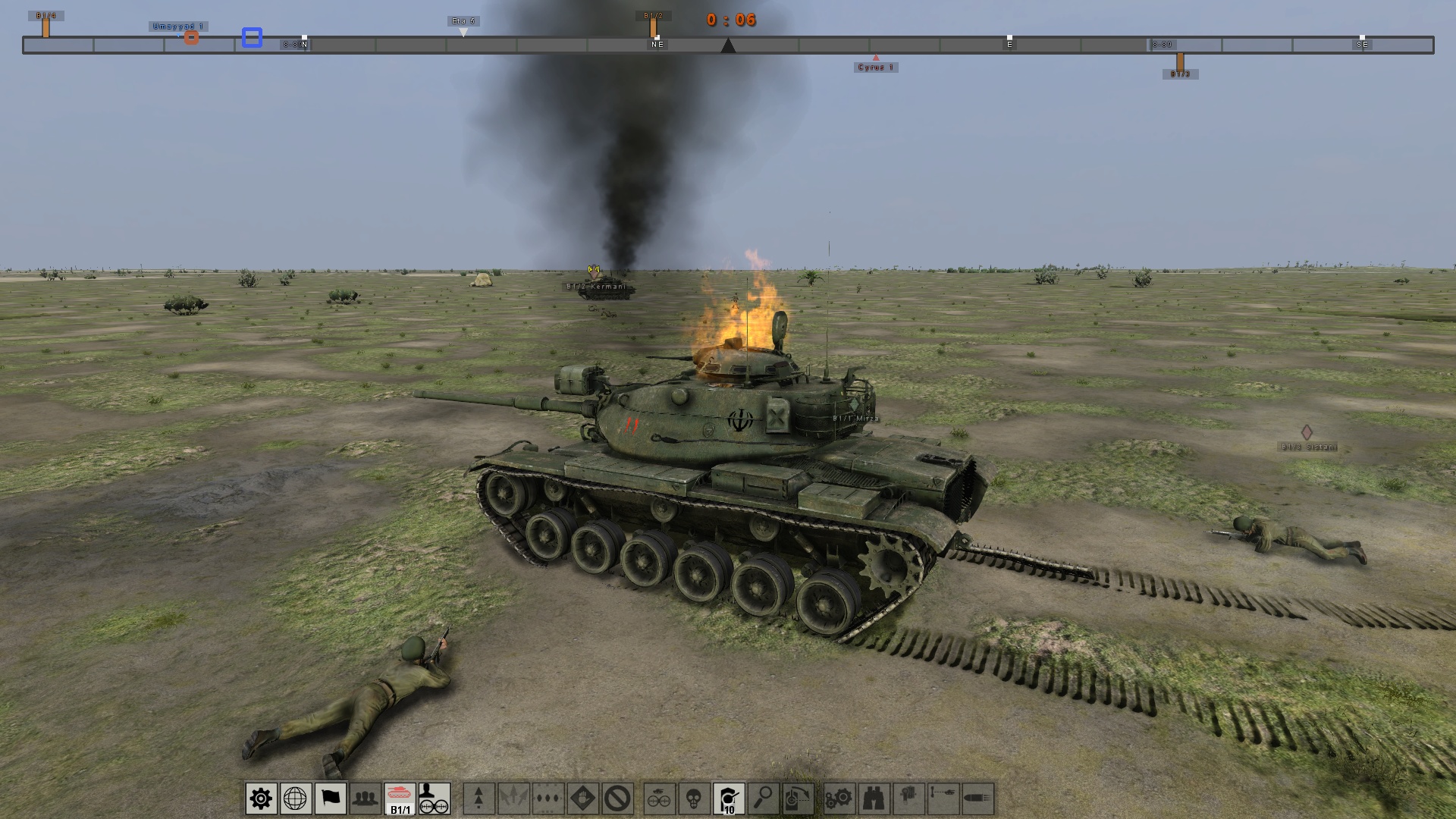The height and width of the screenshot is (819, 1456).
Task: Open the binoculars observation icon
Action: point(874,798)
